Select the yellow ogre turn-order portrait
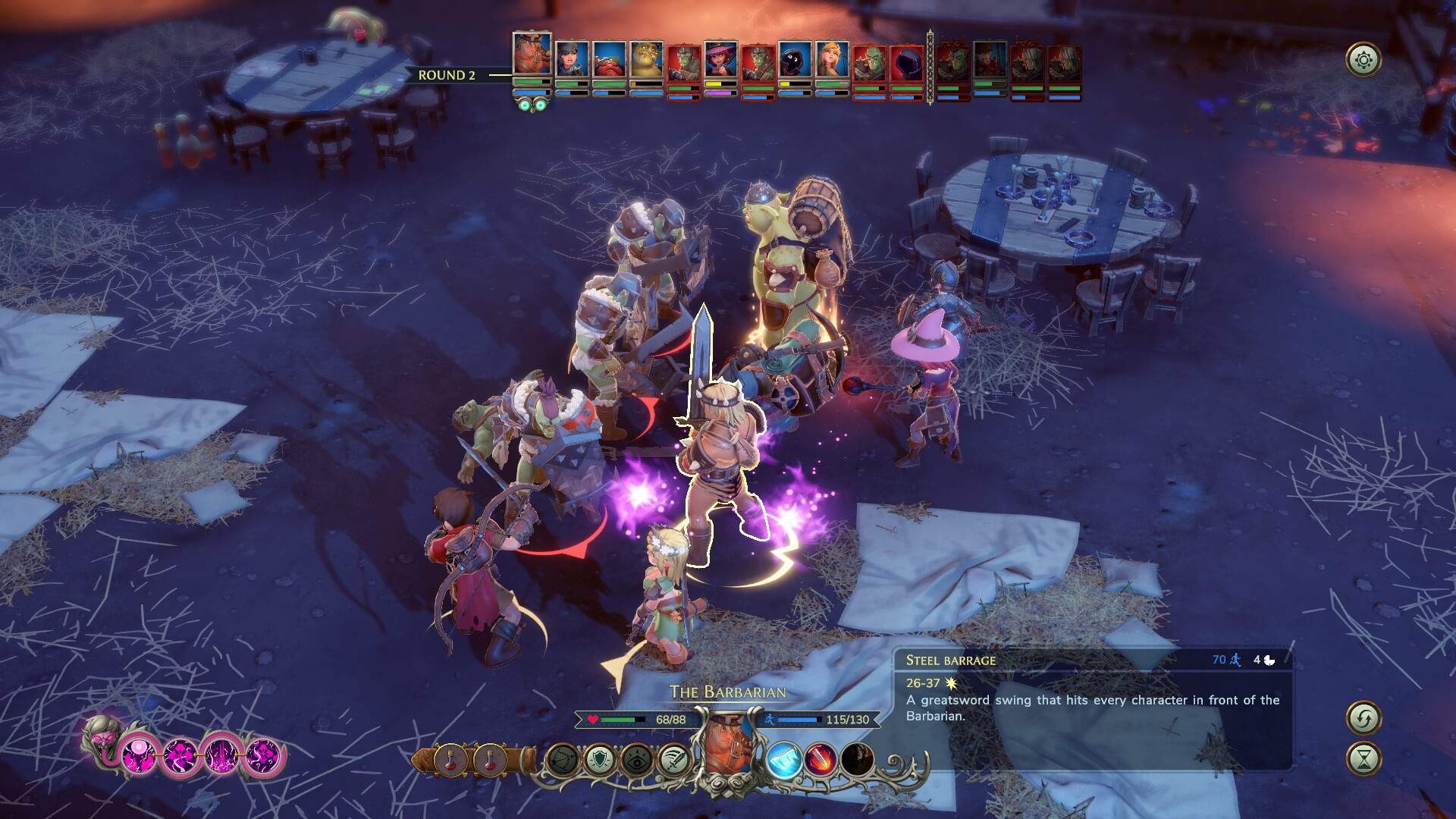The image size is (1456, 819). point(646,59)
